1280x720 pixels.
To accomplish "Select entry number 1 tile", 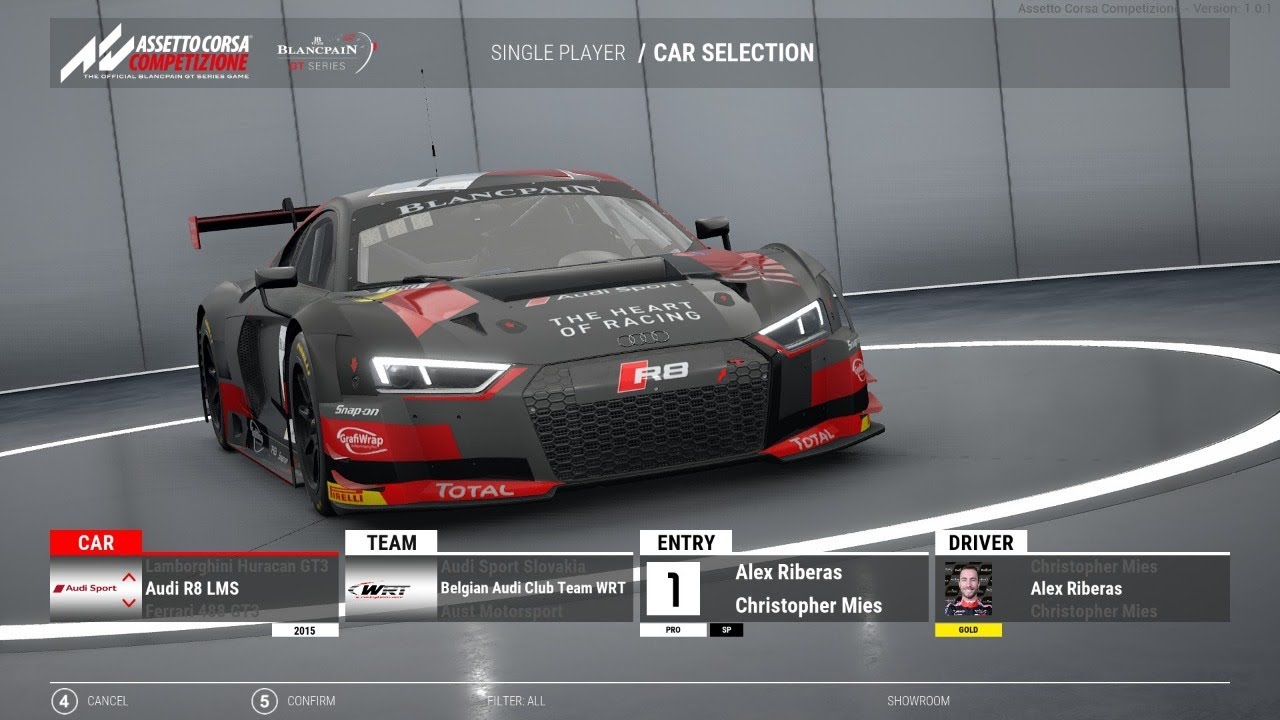I will 673,589.
